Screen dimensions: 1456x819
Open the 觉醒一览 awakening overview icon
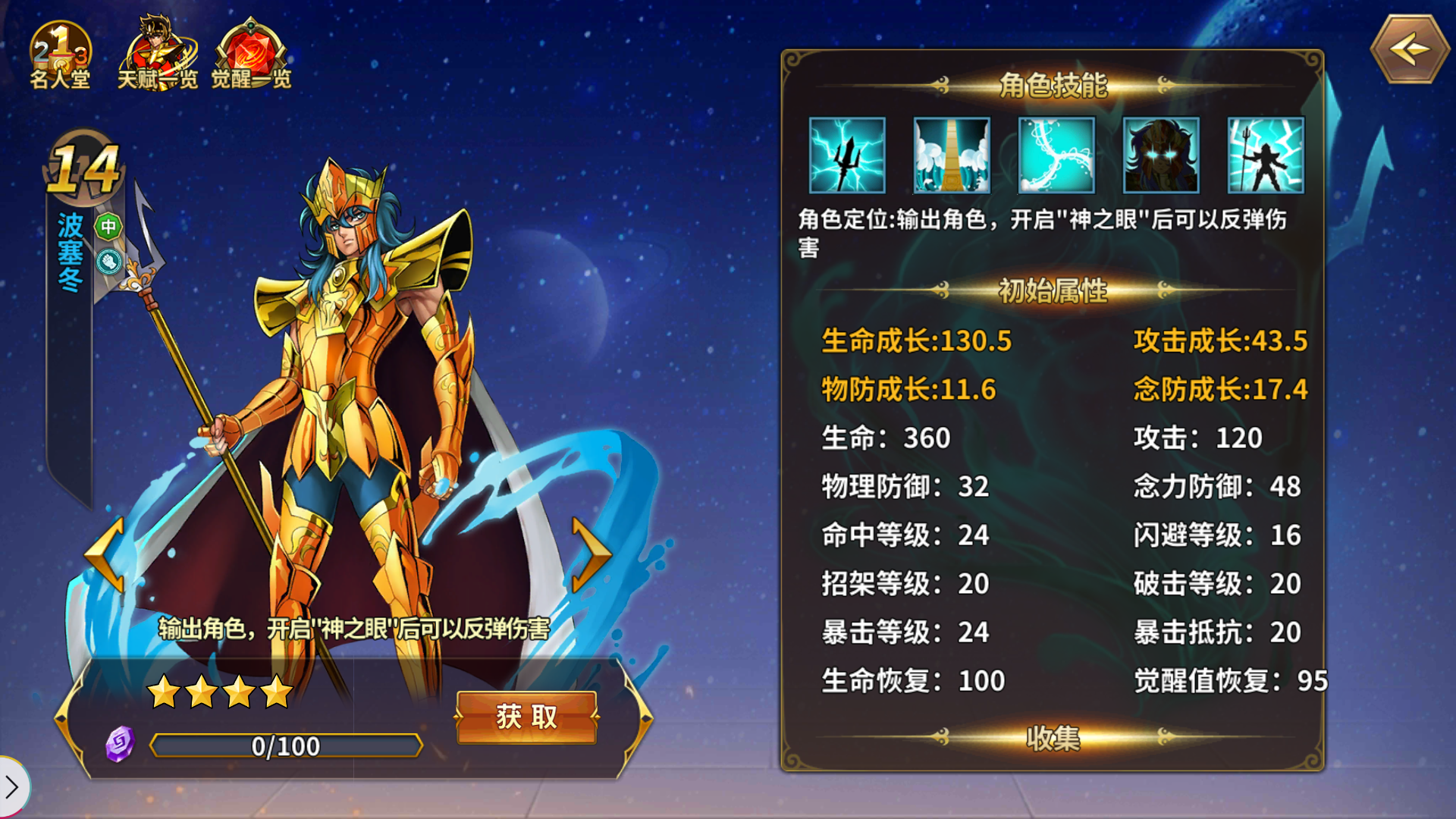pos(250,45)
